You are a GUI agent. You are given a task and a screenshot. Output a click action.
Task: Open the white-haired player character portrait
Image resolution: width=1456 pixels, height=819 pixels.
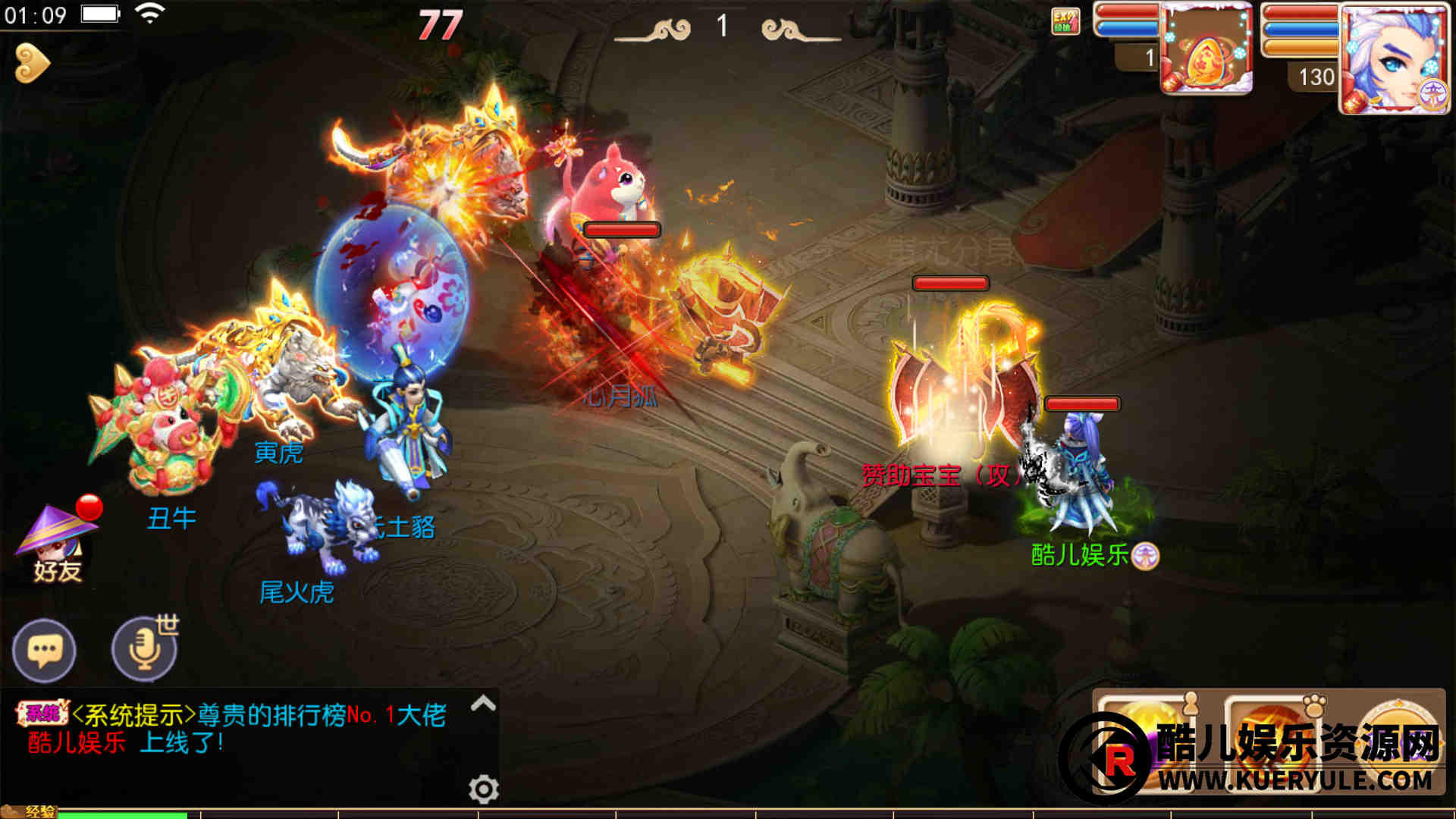pos(1394,59)
